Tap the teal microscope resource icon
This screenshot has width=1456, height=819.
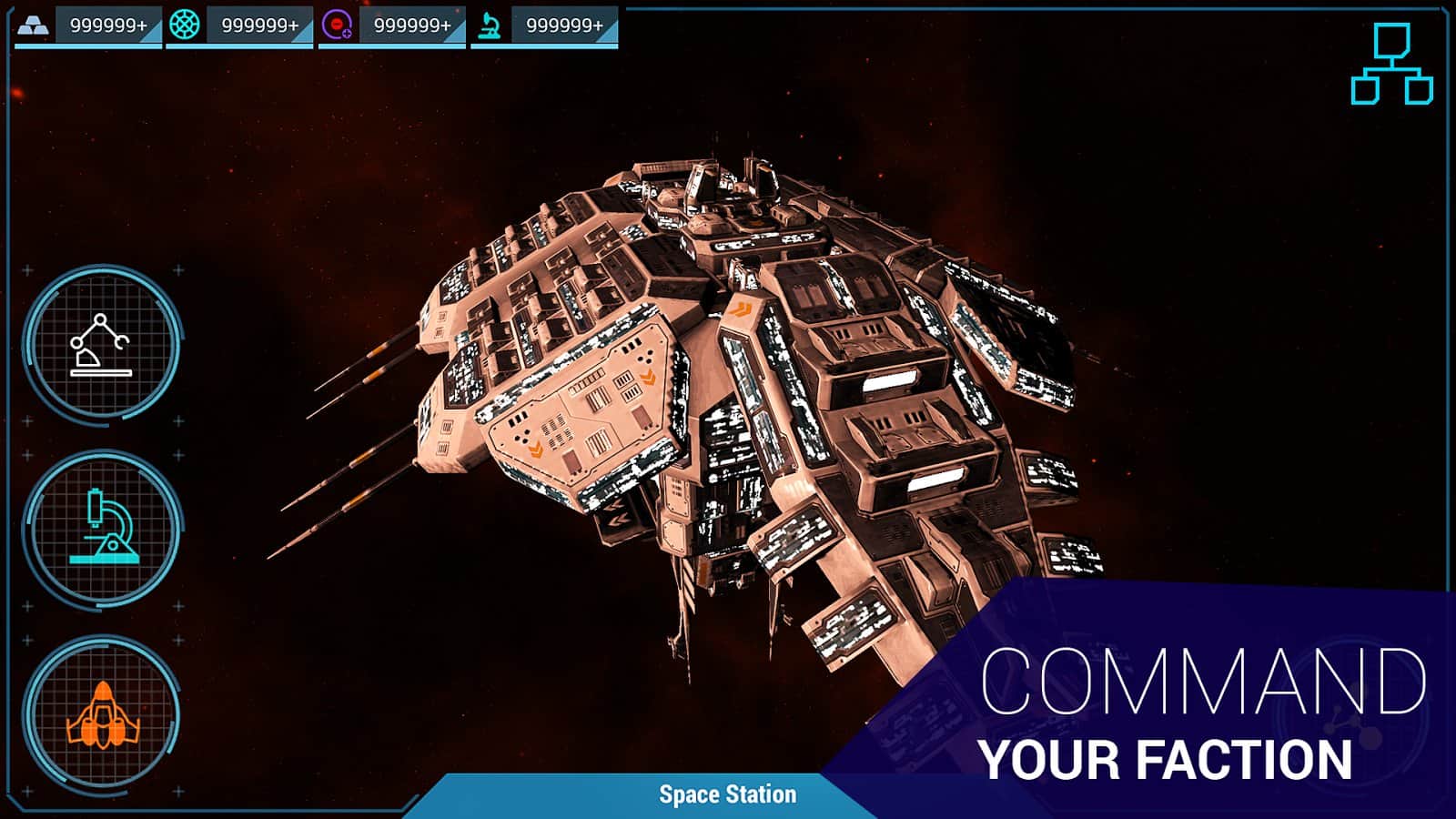coord(490,25)
